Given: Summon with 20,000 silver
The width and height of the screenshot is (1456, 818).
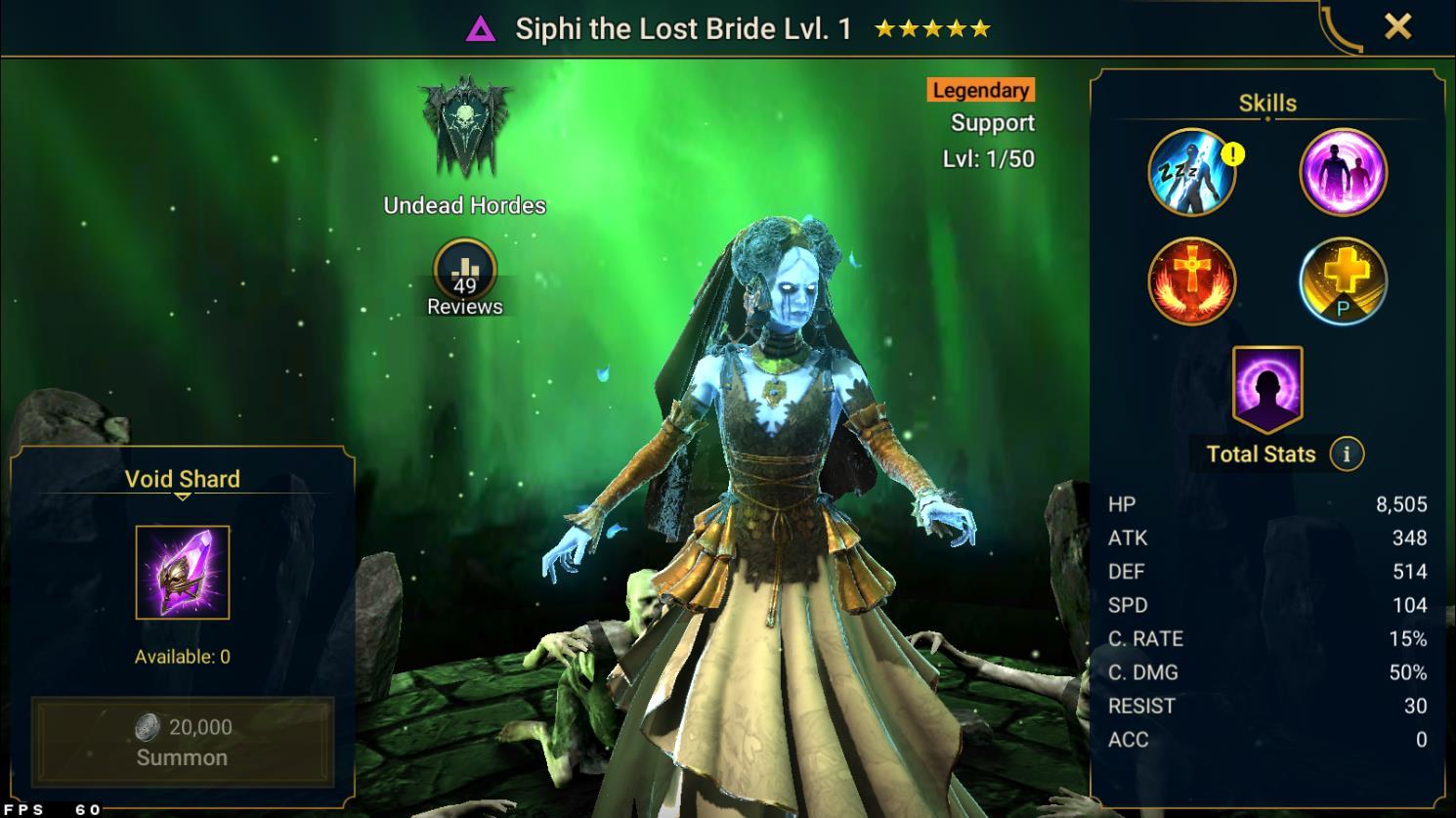Looking at the screenshot, I should [182, 740].
